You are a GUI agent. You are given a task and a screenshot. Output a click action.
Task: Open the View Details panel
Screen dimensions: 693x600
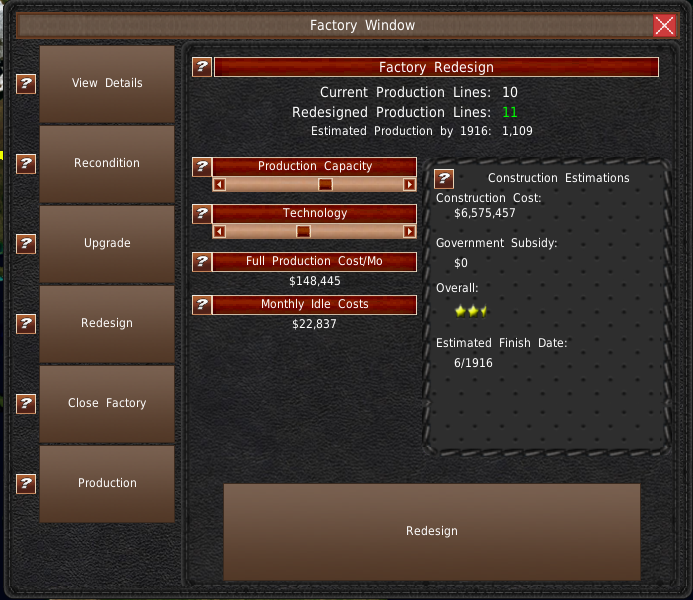pyautogui.click(x=107, y=84)
